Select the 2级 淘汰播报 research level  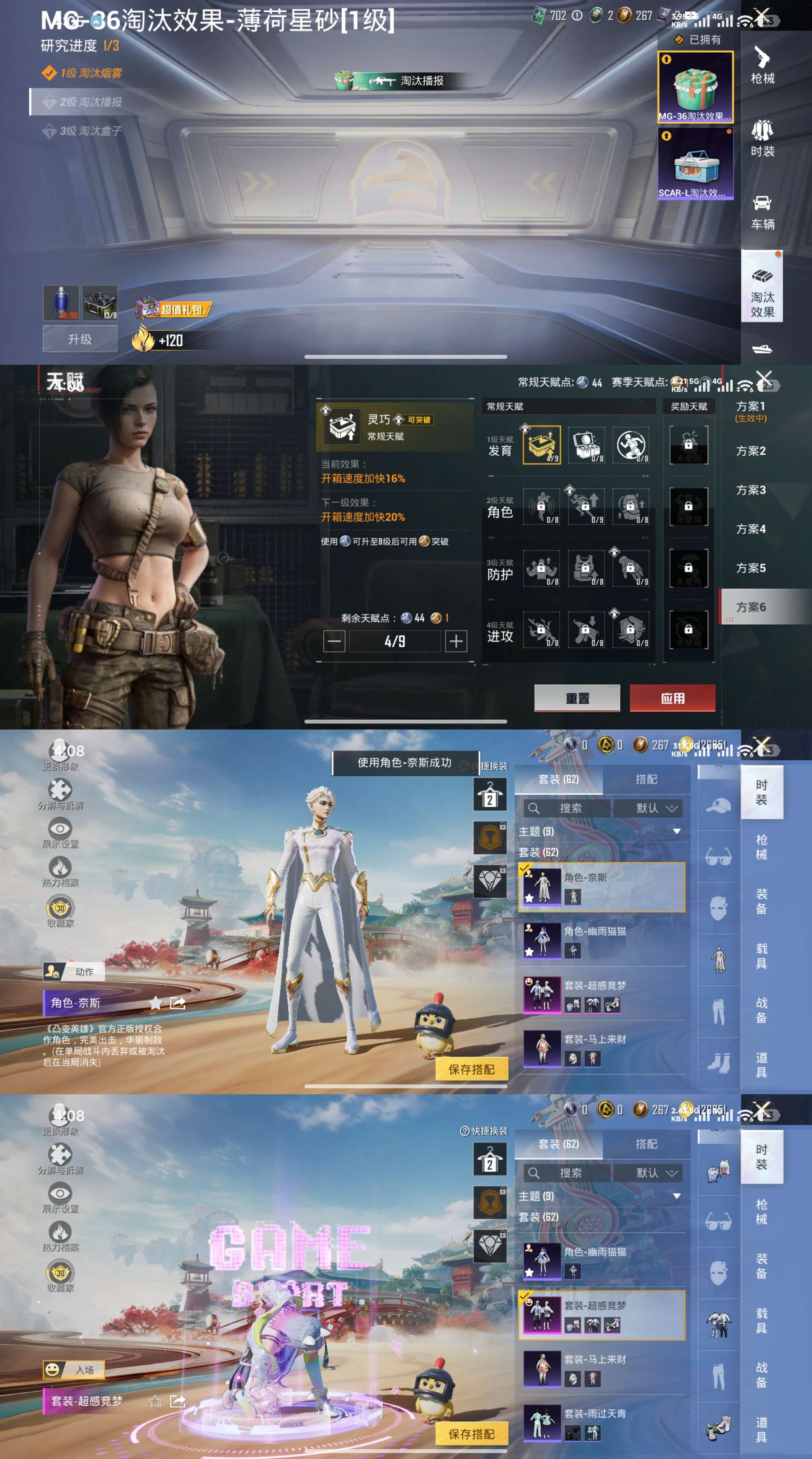91,102
